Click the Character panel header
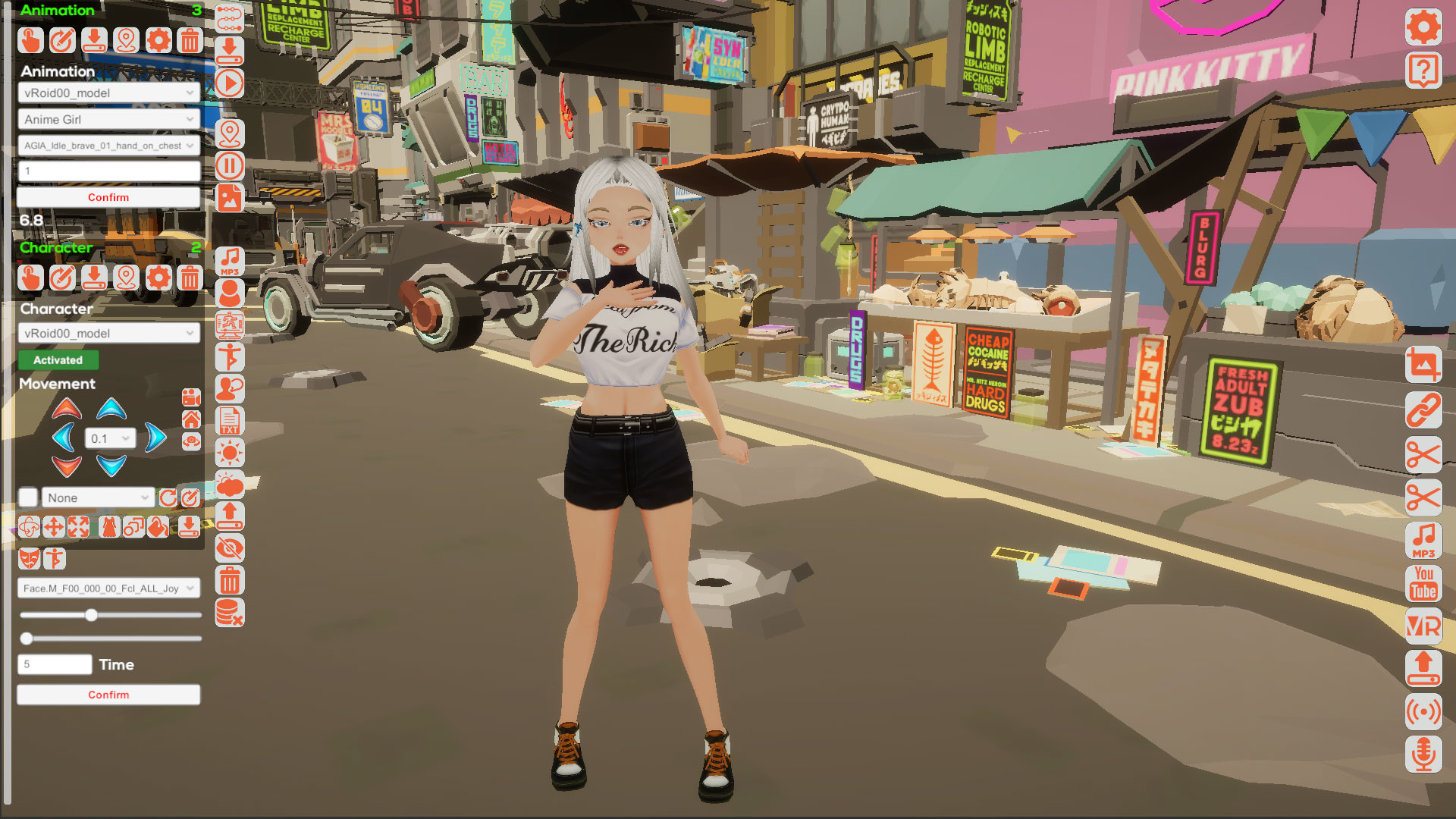Image resolution: width=1456 pixels, height=819 pixels. (x=55, y=247)
